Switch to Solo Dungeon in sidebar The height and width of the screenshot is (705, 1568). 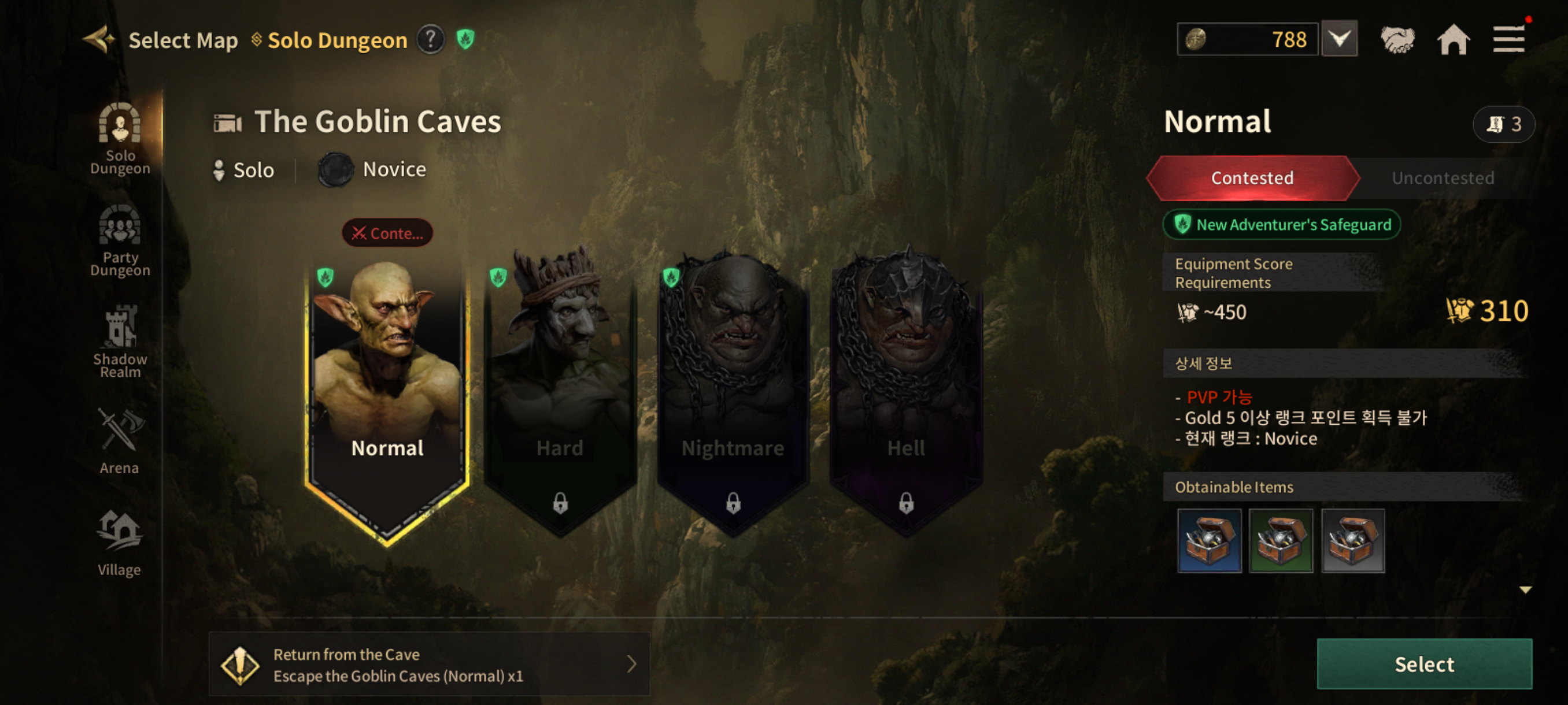pos(120,139)
